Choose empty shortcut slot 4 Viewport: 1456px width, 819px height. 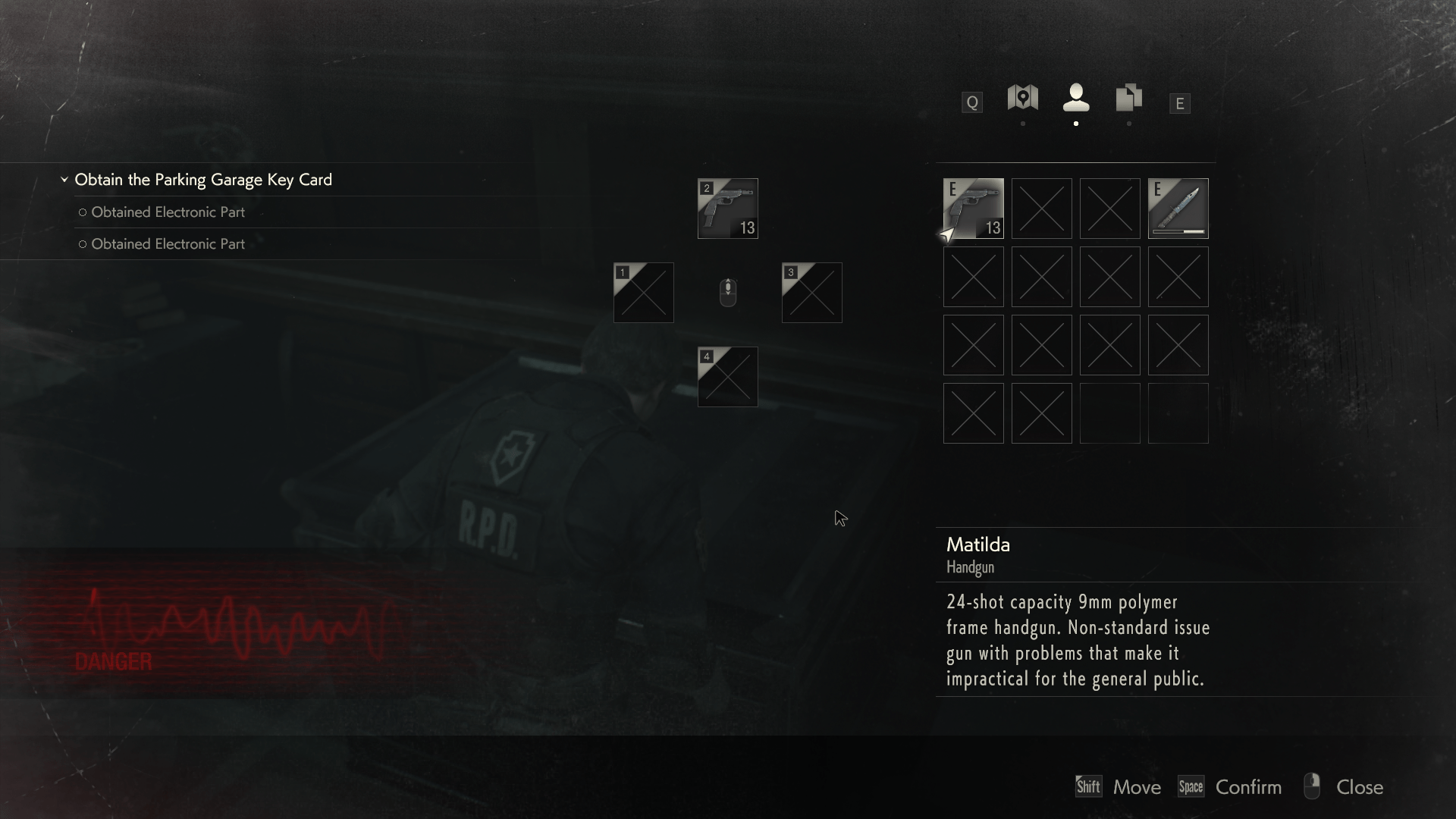[727, 377]
